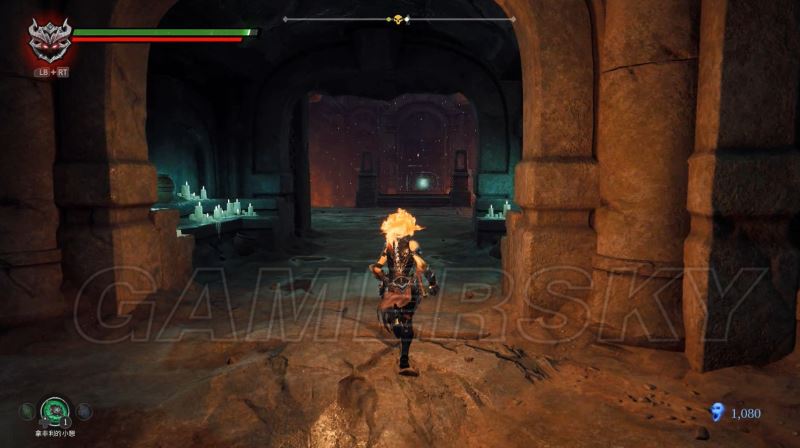This screenshot has height=448, width=800.
Task: Click the blue soul currency icon
Action: pyautogui.click(x=715, y=412)
